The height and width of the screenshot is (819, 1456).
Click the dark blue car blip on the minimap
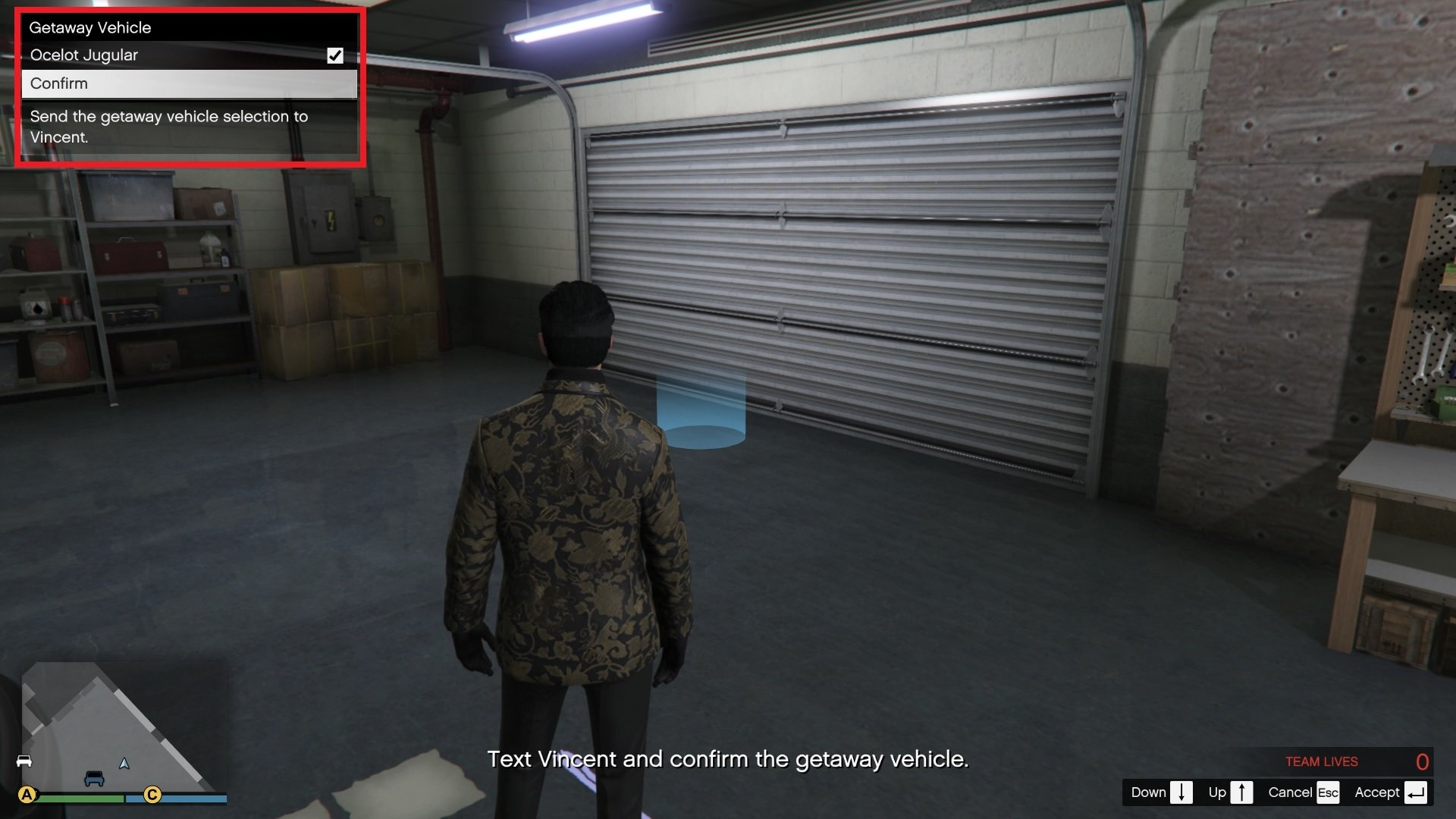pyautogui.click(x=94, y=779)
